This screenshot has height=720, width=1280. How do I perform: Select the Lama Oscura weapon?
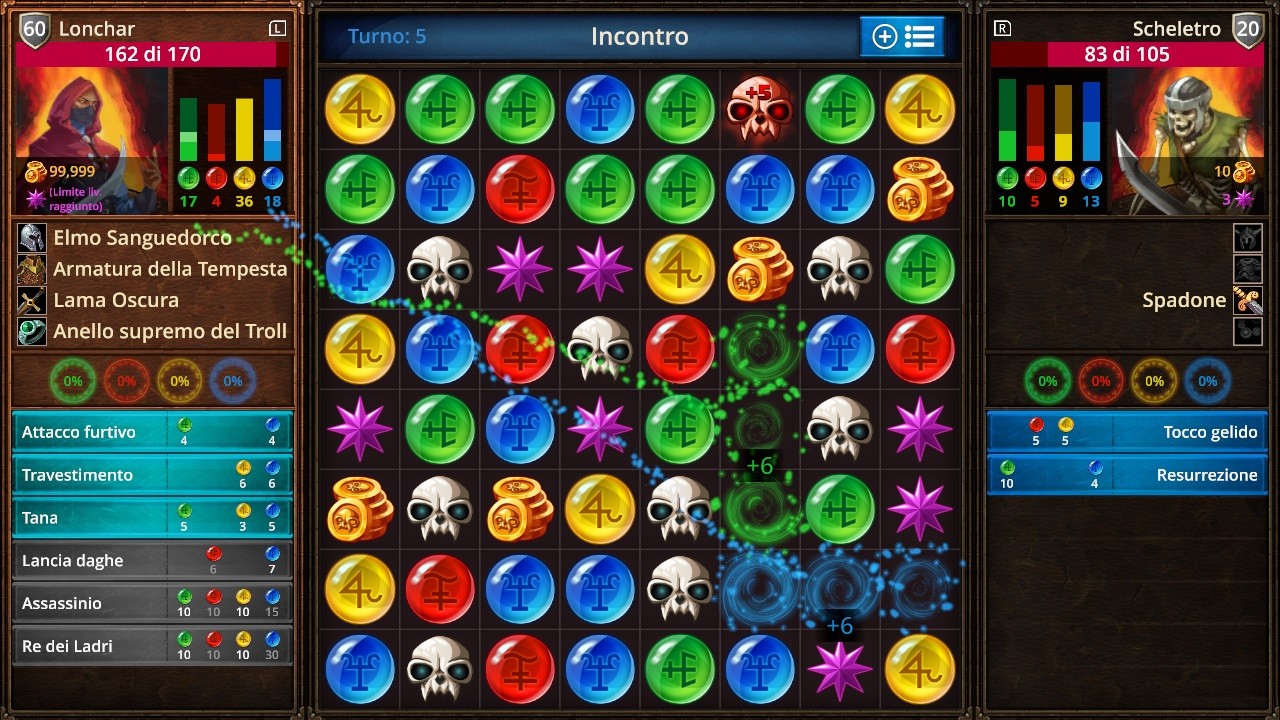[115, 300]
